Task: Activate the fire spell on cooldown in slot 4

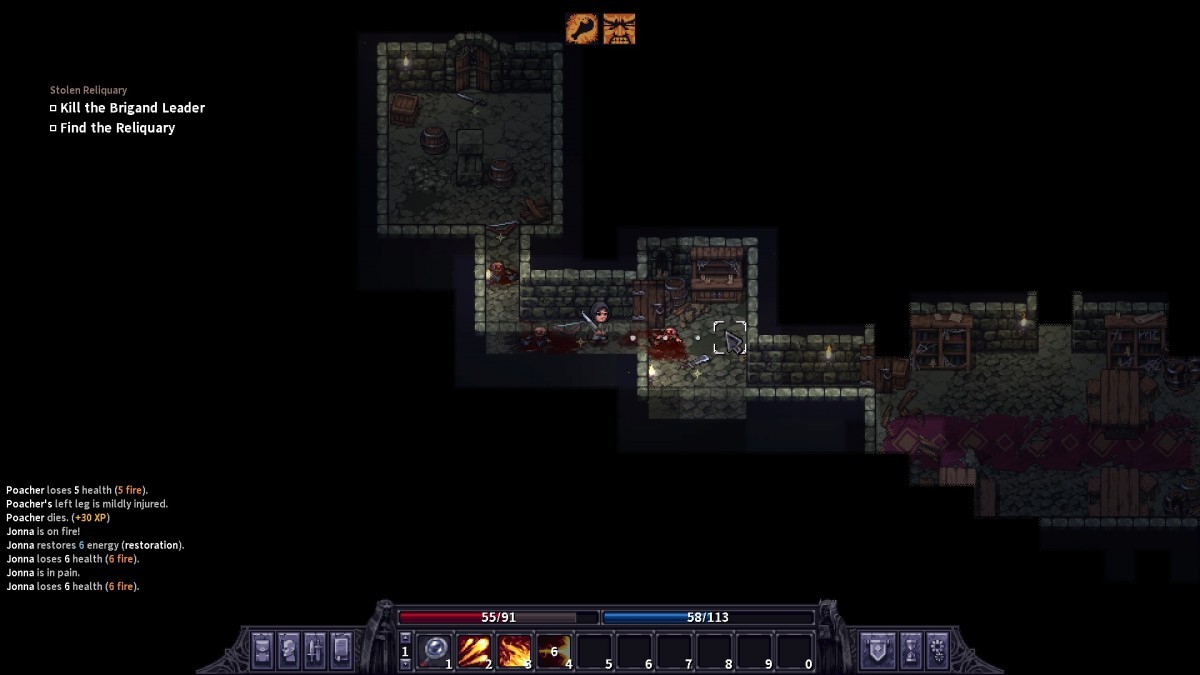Action: tap(553, 651)
